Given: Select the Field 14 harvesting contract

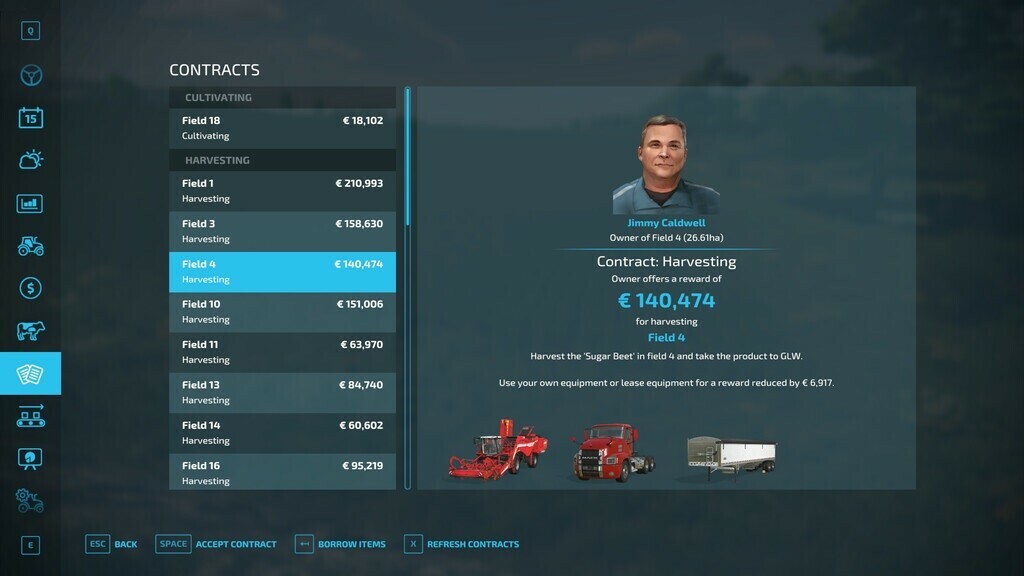Looking at the screenshot, I should [282, 433].
